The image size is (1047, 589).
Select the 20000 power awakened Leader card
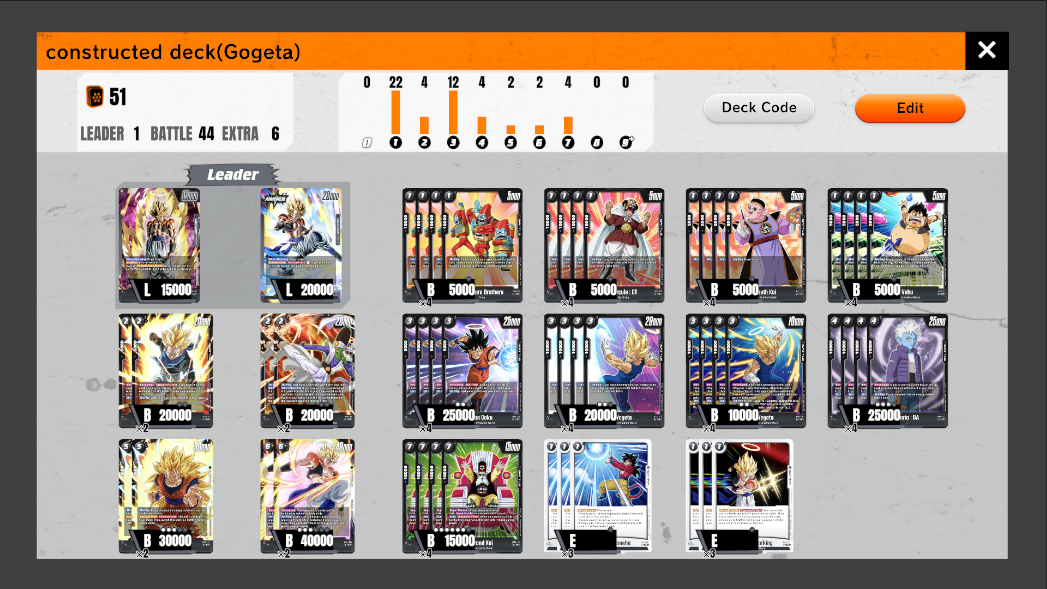[x=301, y=245]
